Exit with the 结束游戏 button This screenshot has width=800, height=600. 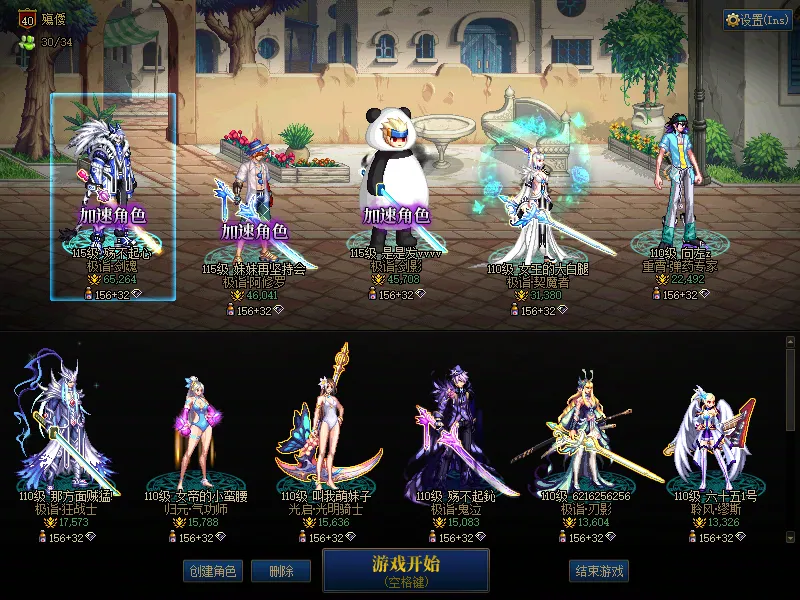click(x=600, y=571)
